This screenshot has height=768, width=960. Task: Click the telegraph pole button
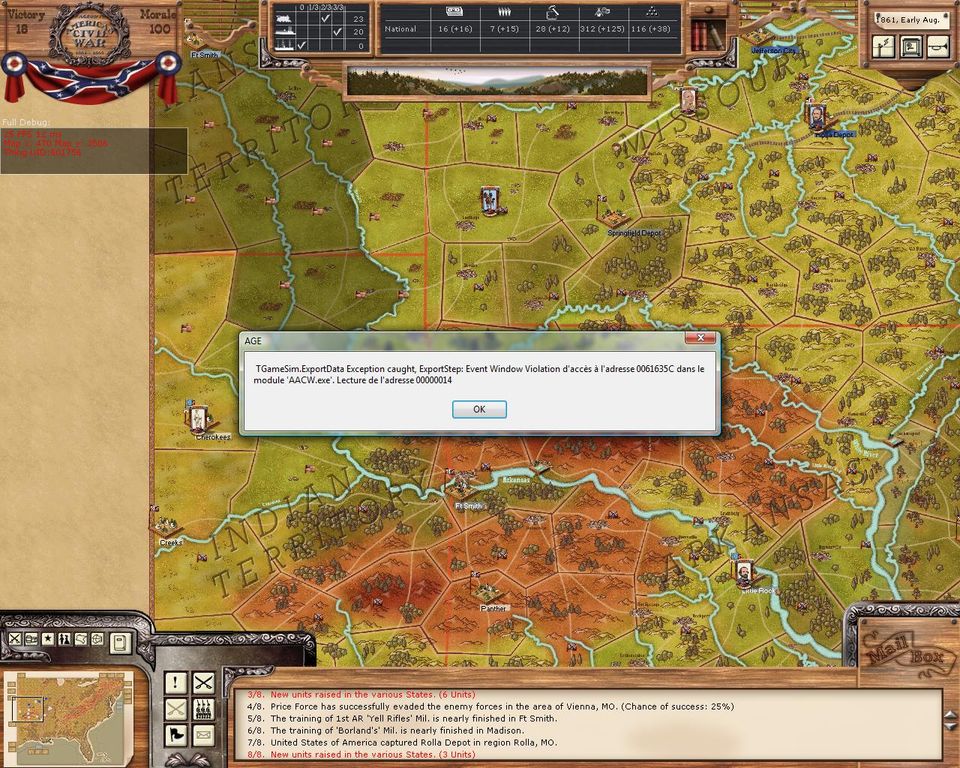coord(883,46)
